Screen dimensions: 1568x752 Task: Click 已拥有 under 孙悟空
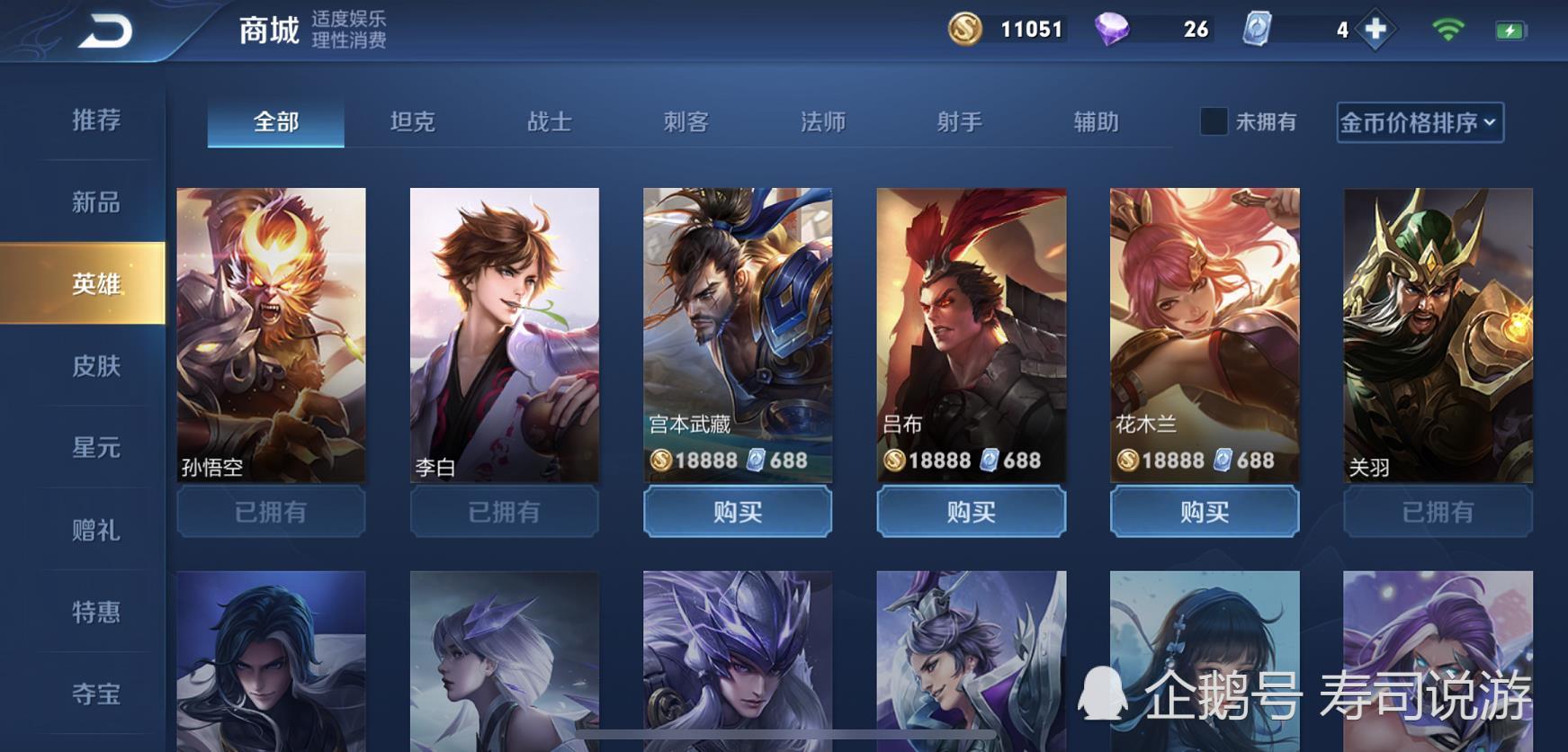coord(271,511)
